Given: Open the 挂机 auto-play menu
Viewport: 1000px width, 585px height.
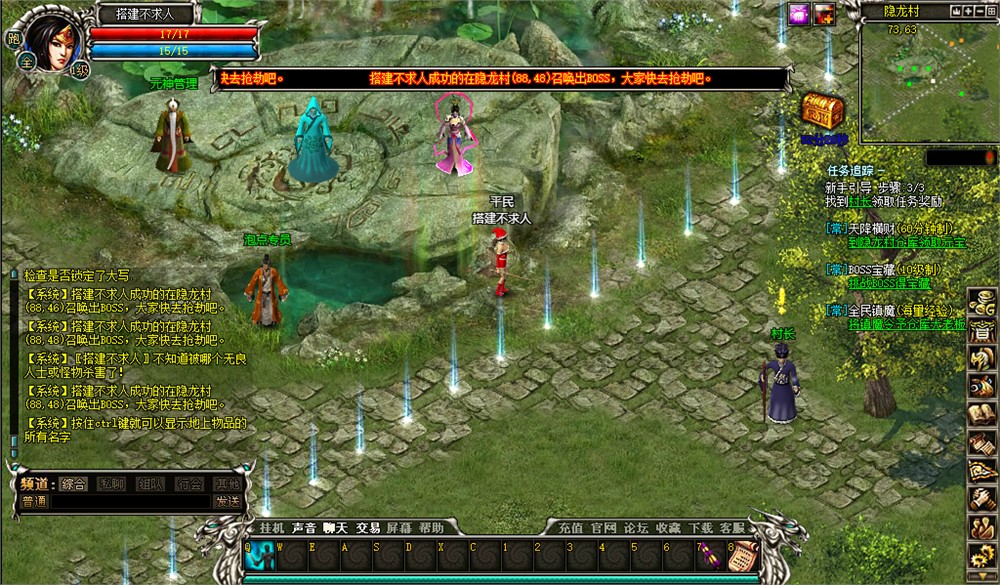Looking at the screenshot, I should point(272,527).
